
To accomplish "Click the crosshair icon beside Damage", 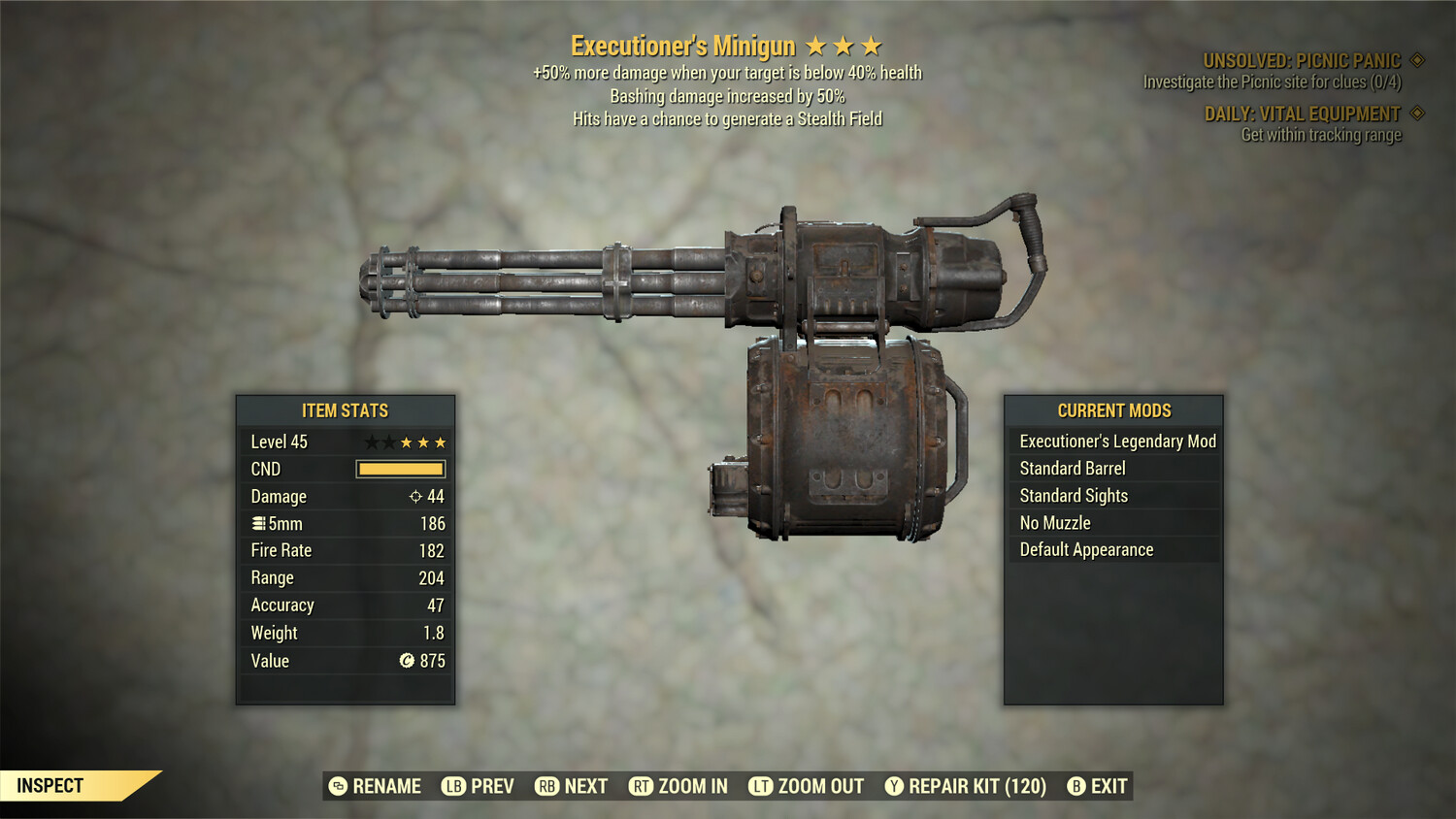I will tap(414, 496).
